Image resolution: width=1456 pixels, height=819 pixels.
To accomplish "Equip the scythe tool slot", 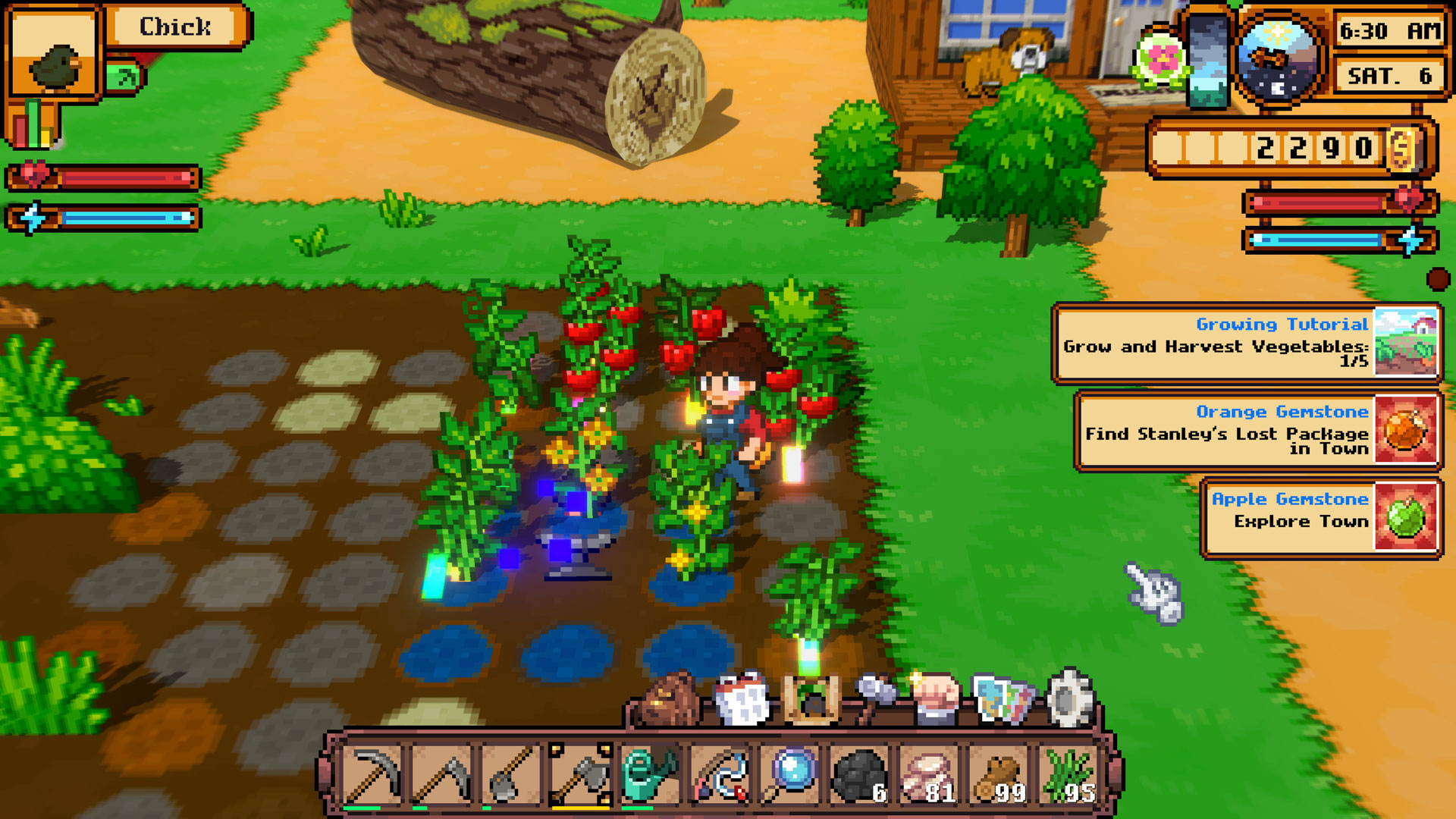I will 442,775.
